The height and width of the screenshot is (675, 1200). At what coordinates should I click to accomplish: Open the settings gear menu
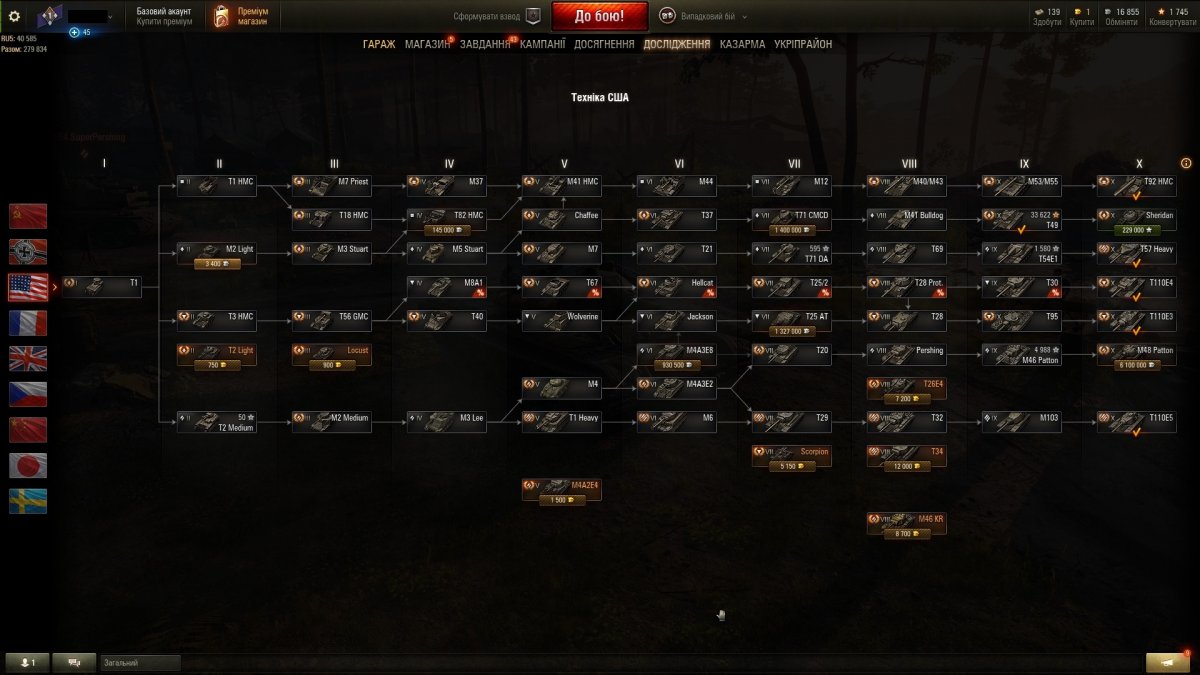14,16
